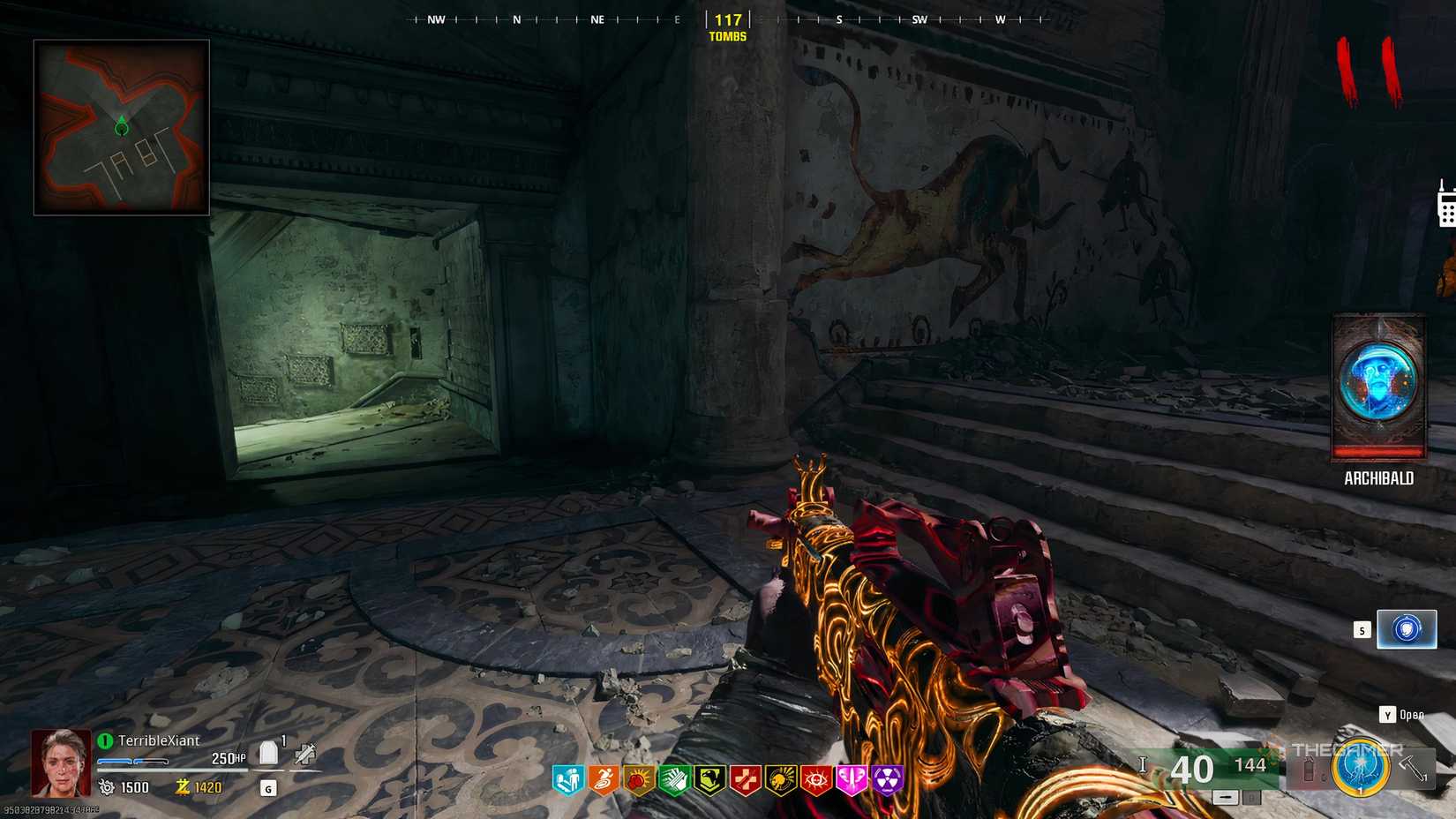The height and width of the screenshot is (819, 1456).
Task: Select the tactical grenade slot icon
Action: pyautogui.click(x=1309, y=769)
